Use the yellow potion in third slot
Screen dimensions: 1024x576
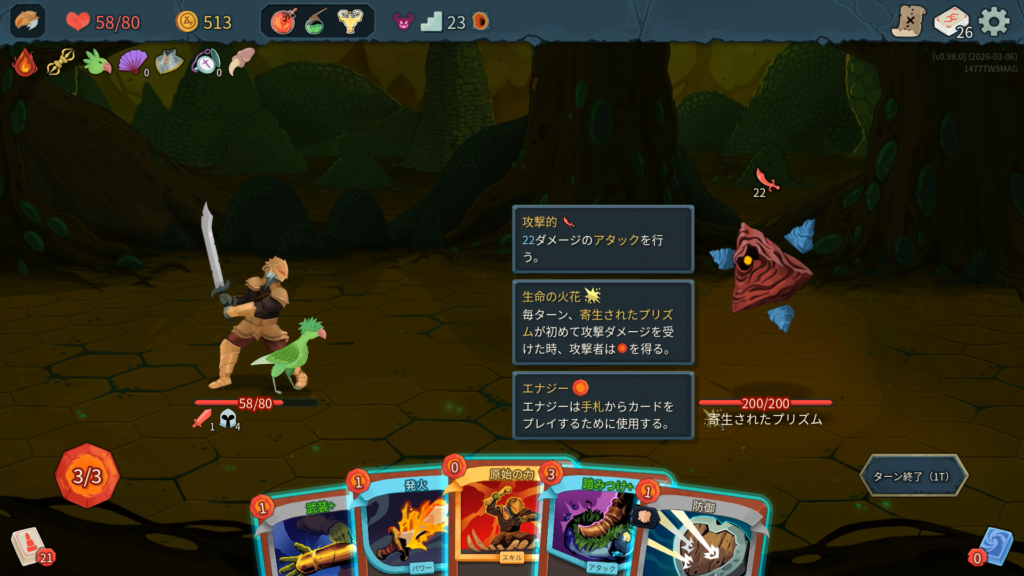pos(350,21)
